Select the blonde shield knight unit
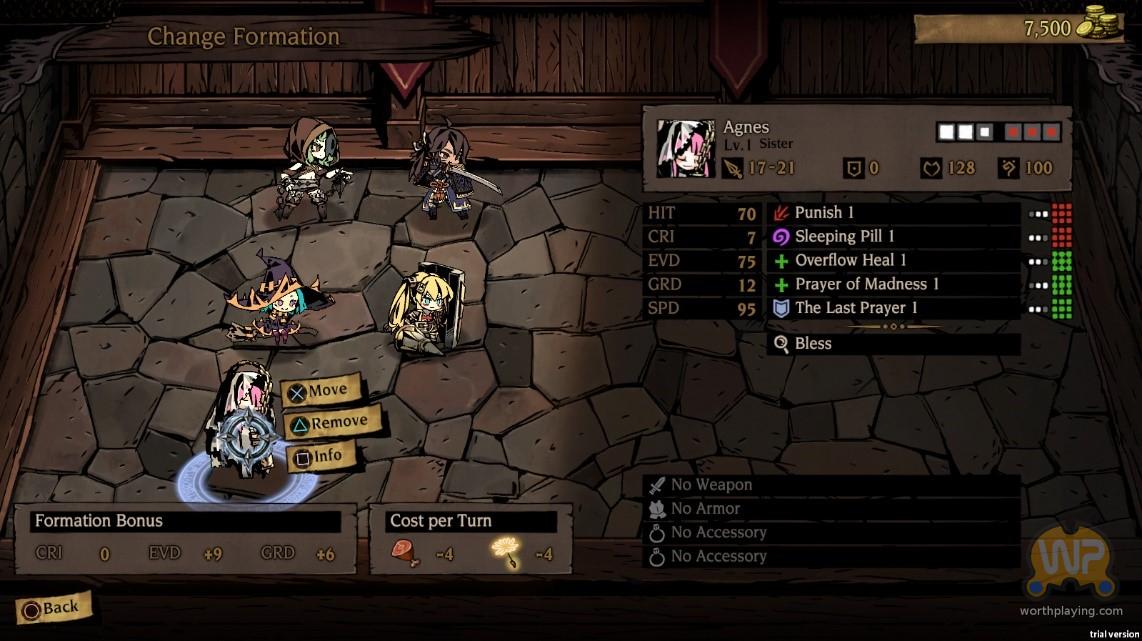Screen dimensions: 1142x641 tap(423, 310)
